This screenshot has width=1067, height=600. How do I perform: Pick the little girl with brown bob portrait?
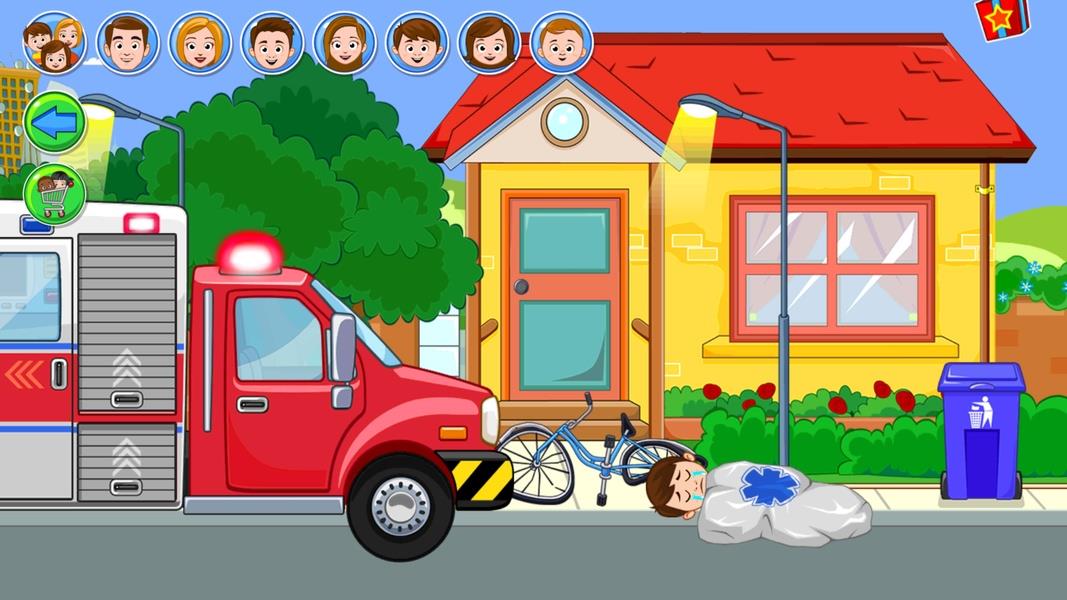[488, 43]
